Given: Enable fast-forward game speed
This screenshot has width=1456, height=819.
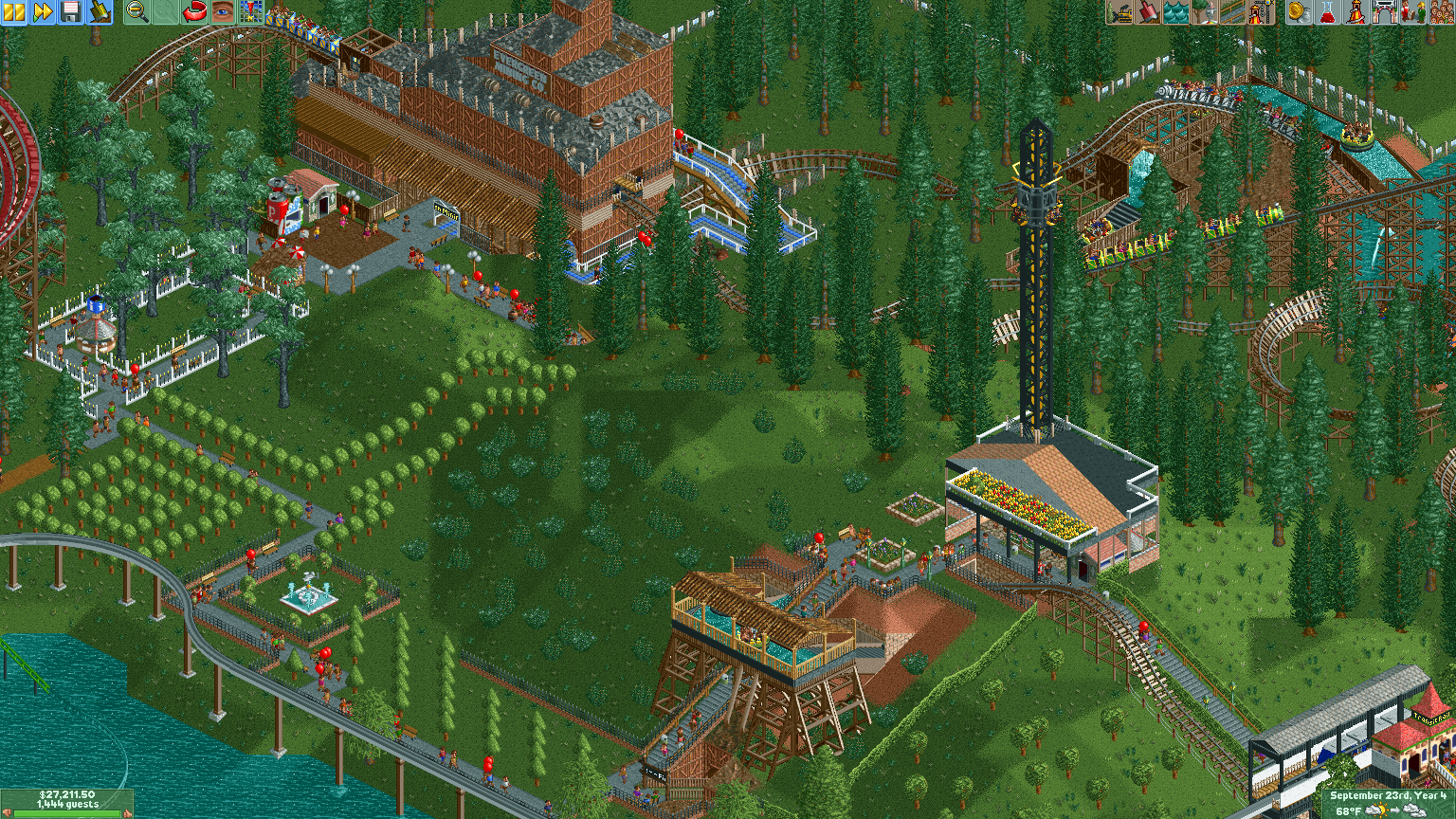Looking at the screenshot, I should tap(42, 13).
